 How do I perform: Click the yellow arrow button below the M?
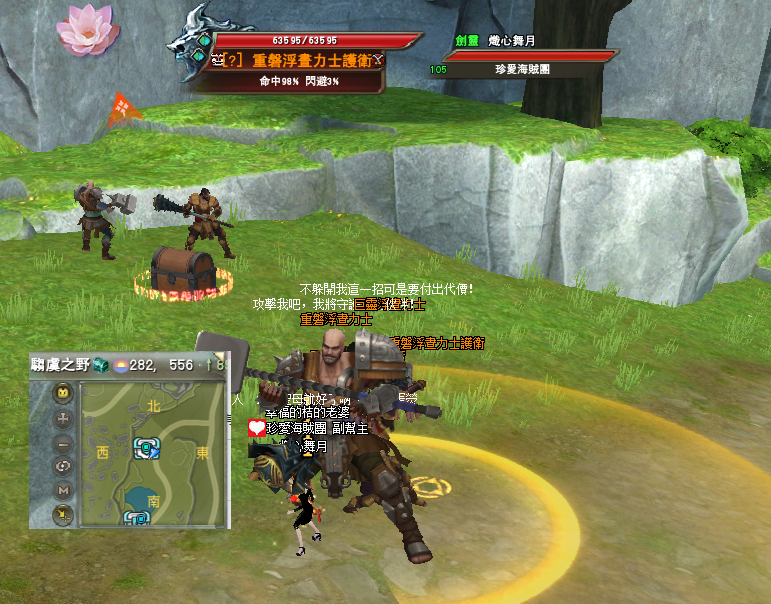pos(64,514)
